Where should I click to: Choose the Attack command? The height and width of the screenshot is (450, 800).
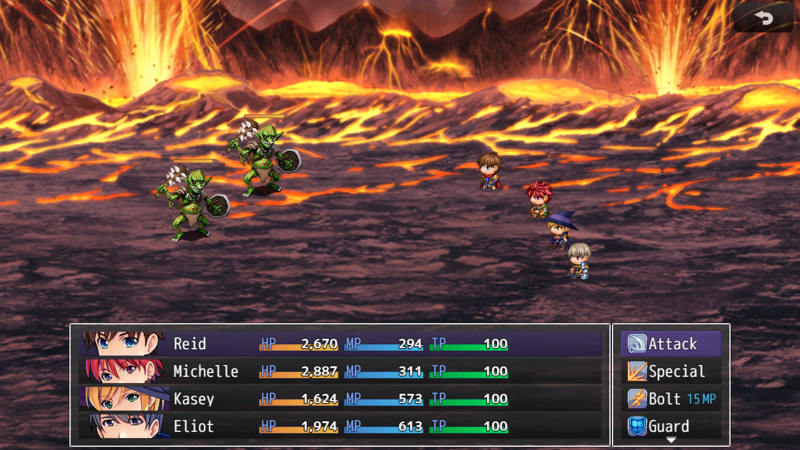click(671, 344)
